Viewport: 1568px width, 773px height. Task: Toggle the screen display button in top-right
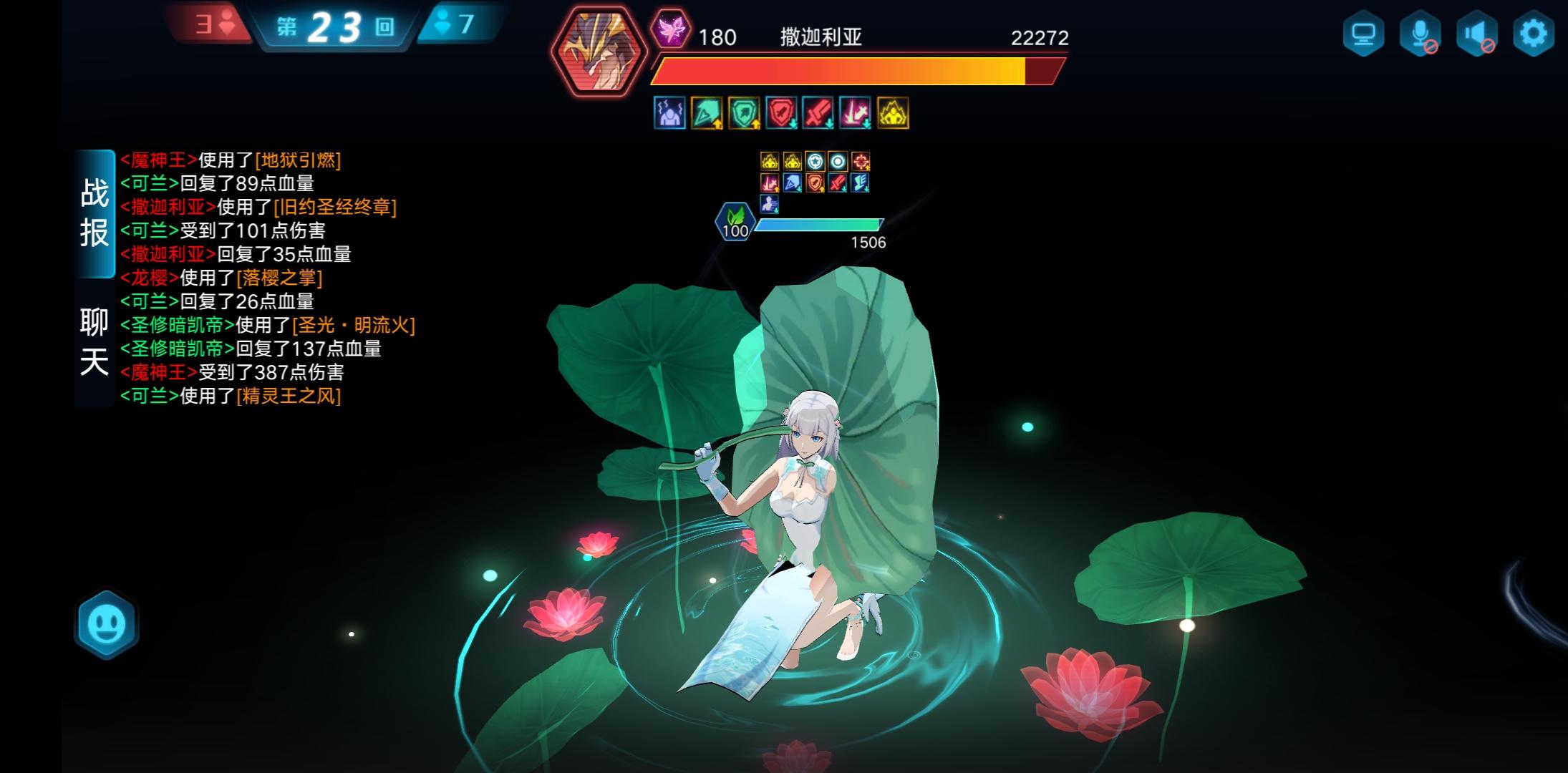point(1365,31)
